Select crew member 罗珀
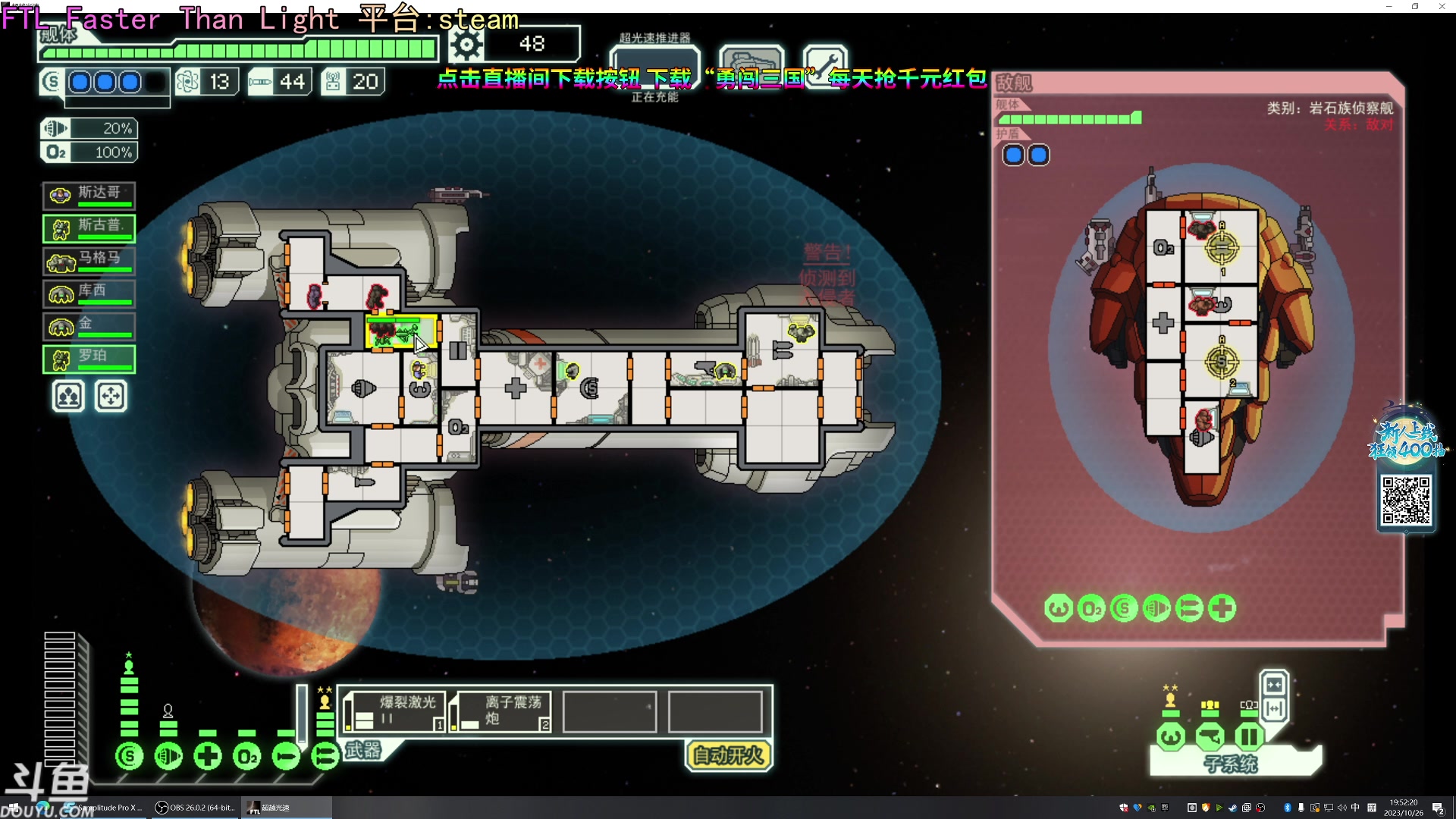The width and height of the screenshot is (1456, 819). pos(89,359)
